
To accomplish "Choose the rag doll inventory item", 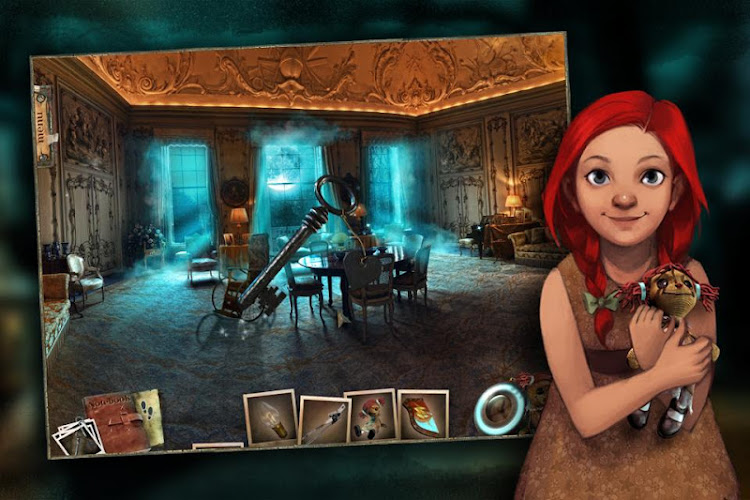I will click(x=370, y=415).
